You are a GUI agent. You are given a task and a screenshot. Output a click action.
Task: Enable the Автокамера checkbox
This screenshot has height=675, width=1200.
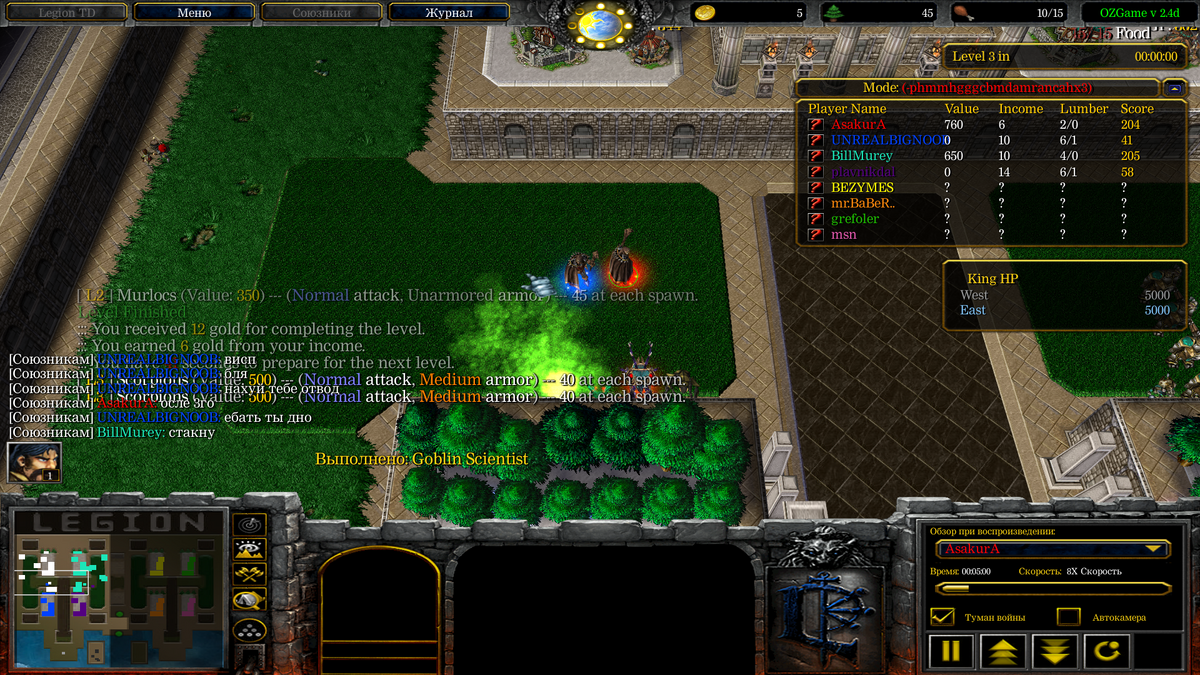pyautogui.click(x=1068, y=617)
